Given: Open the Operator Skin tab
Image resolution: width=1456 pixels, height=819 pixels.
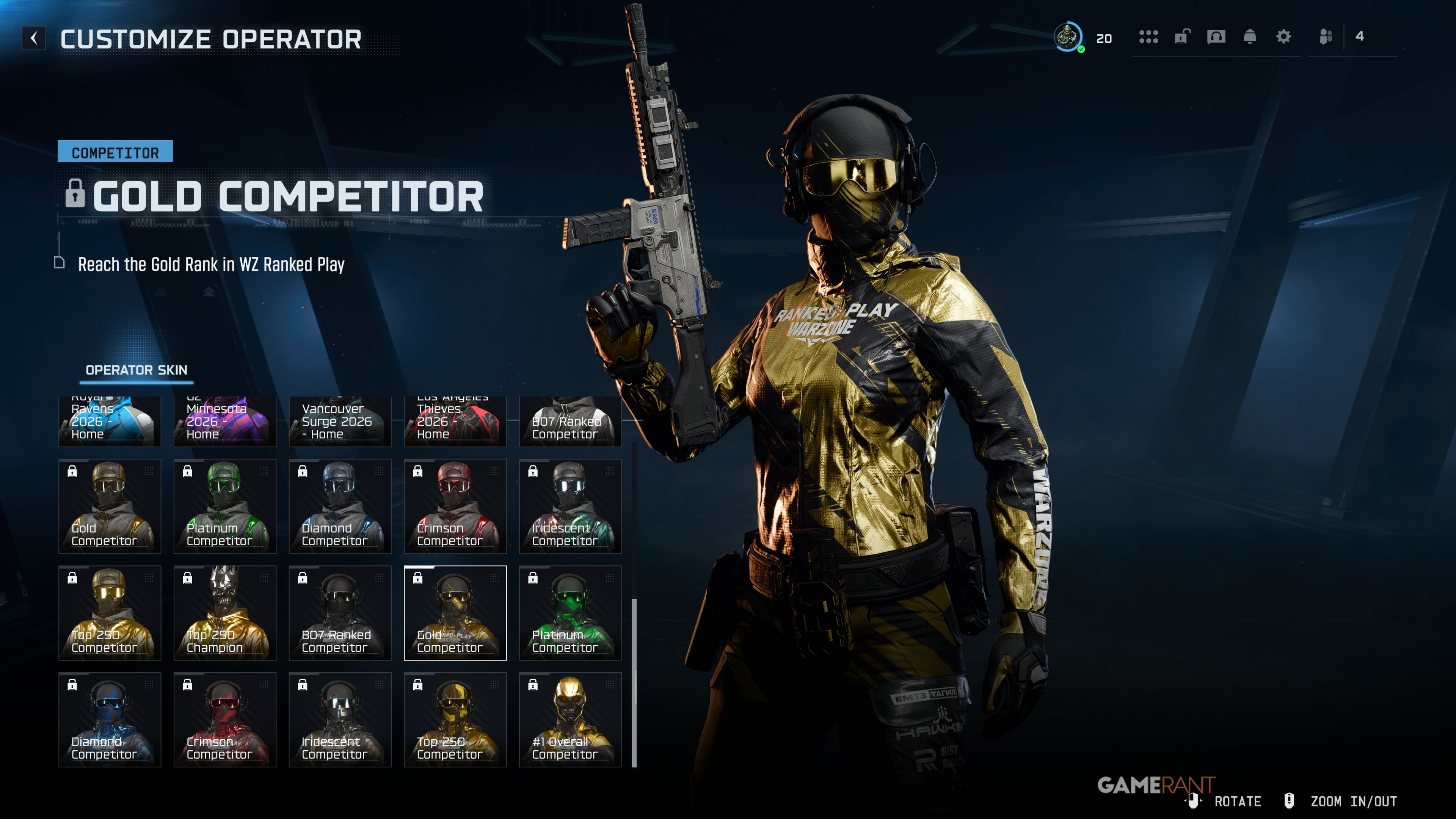Looking at the screenshot, I should [x=136, y=370].
